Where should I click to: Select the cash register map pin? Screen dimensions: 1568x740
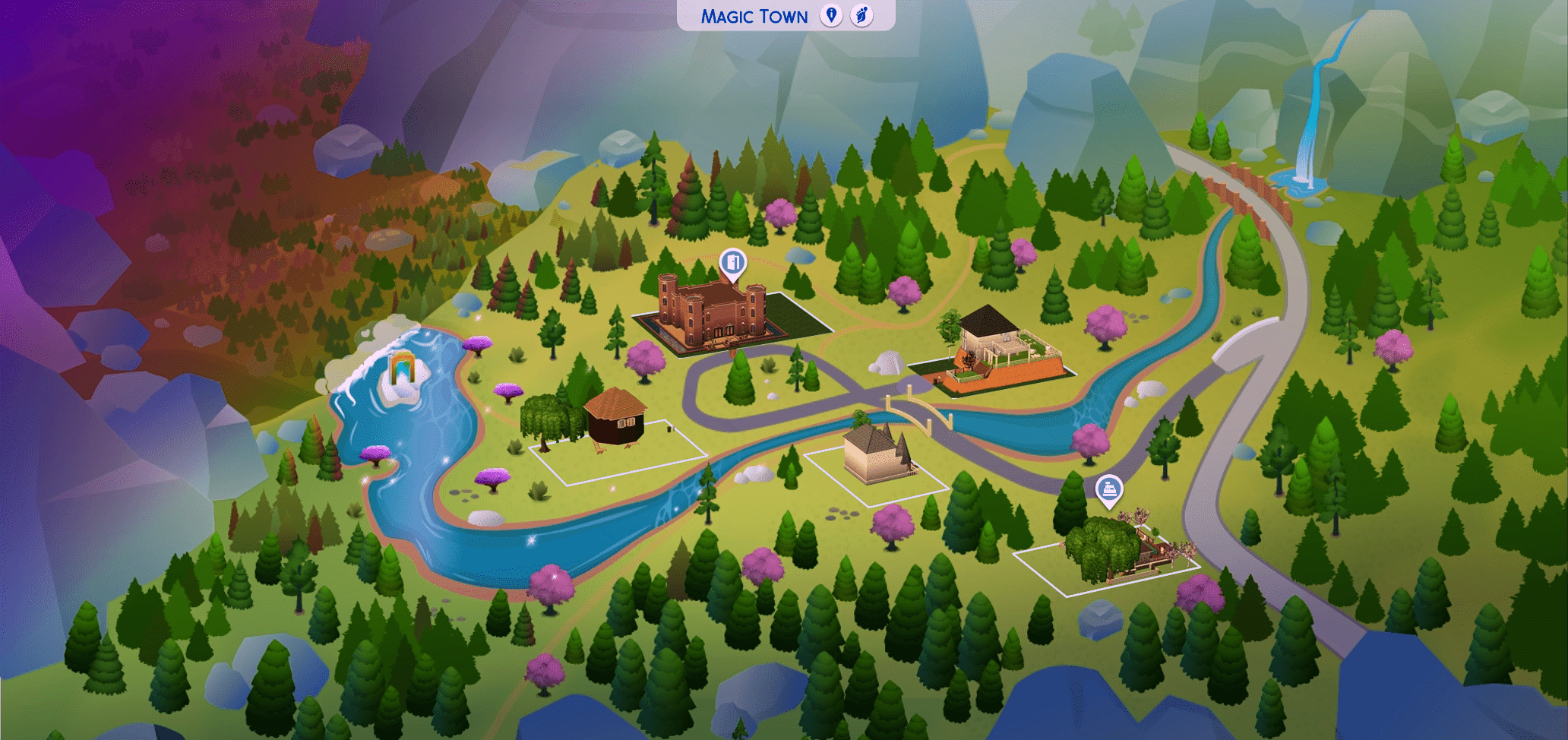pyautogui.click(x=1109, y=490)
